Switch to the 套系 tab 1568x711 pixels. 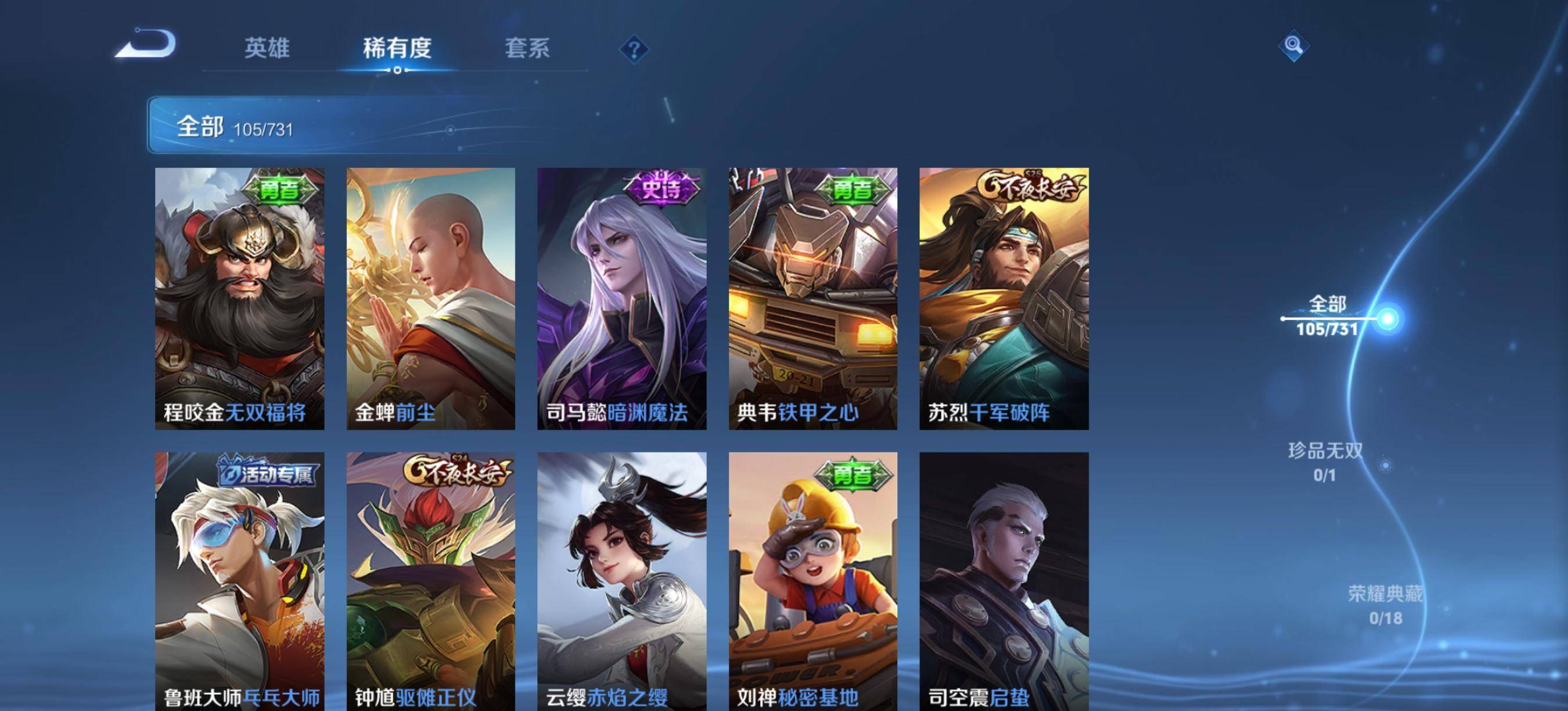click(x=528, y=50)
